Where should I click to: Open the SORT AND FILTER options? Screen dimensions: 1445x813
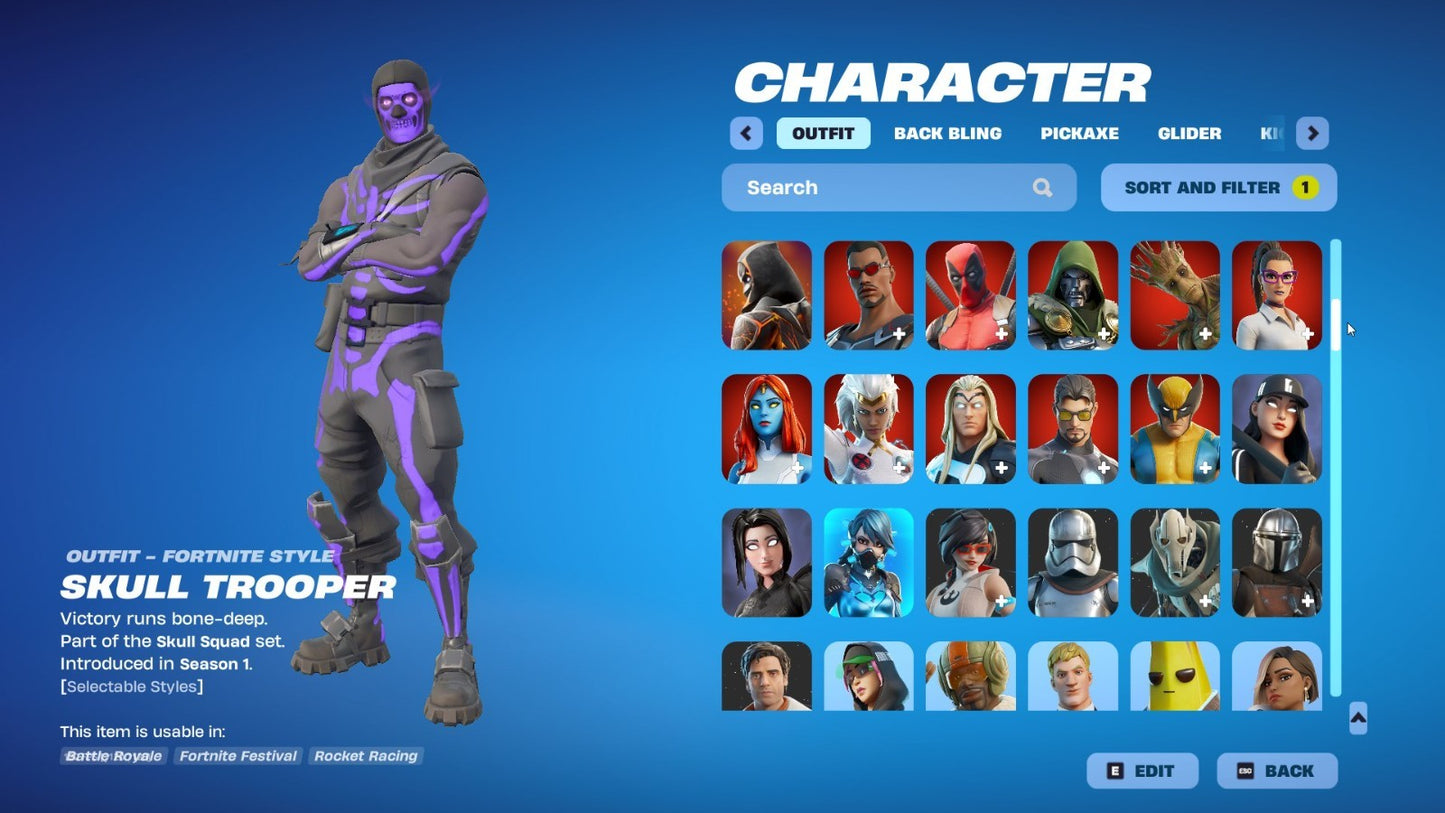[x=1218, y=187]
